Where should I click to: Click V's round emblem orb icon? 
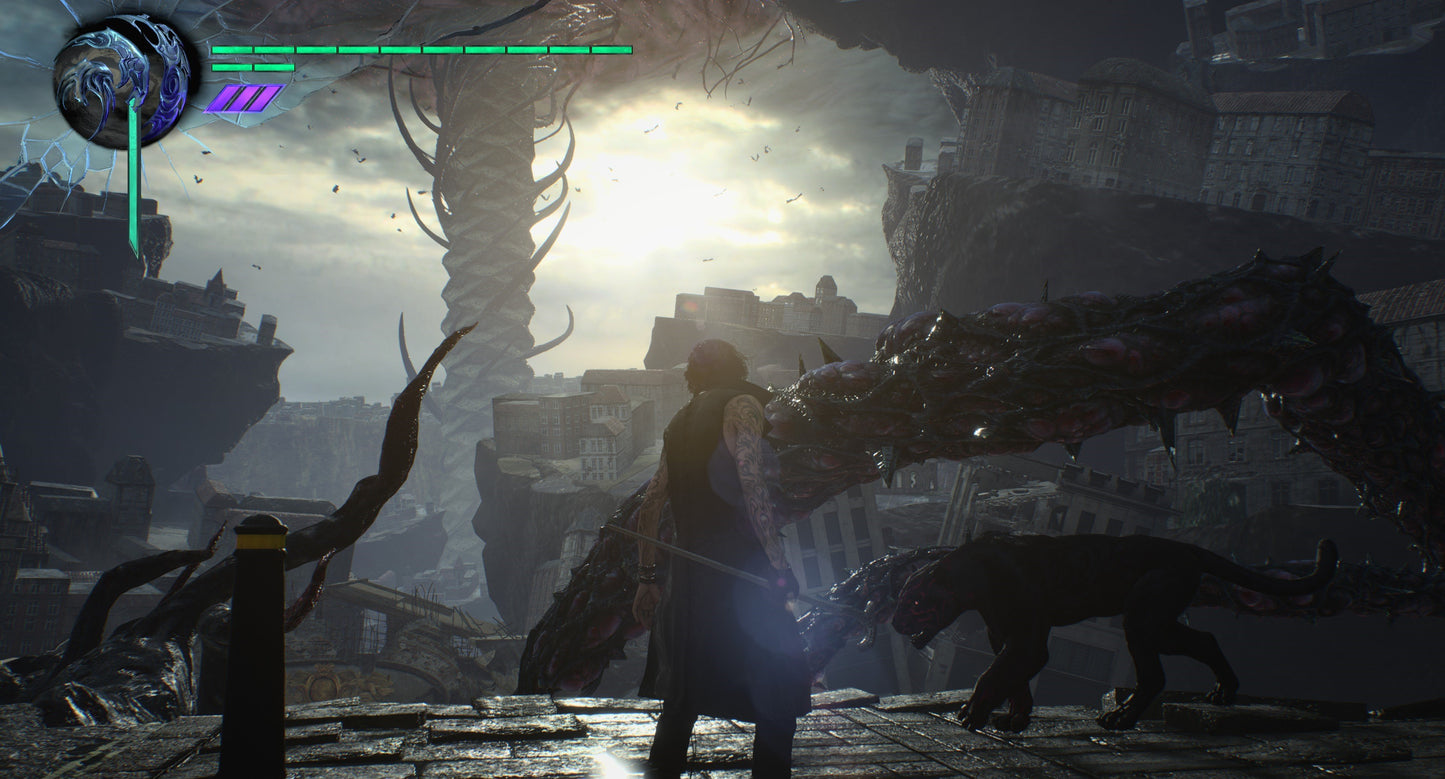pyautogui.click(x=121, y=81)
